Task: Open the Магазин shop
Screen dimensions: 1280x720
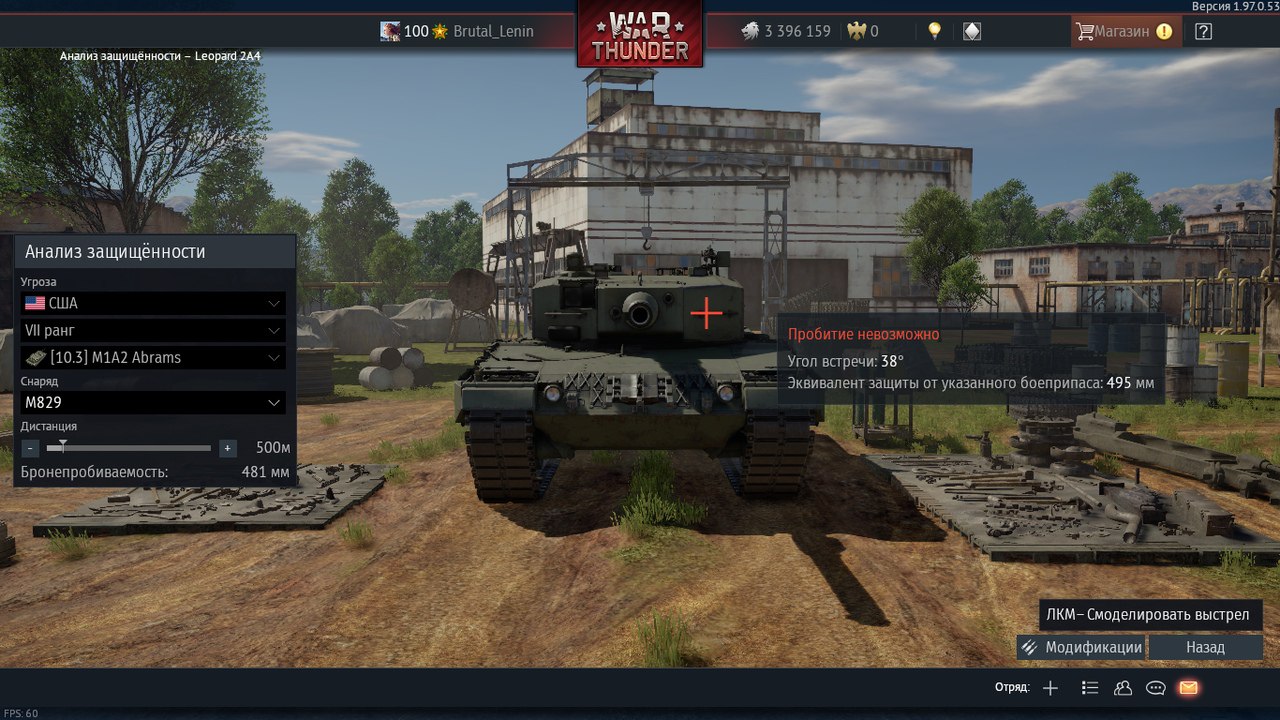Action: click(1124, 31)
